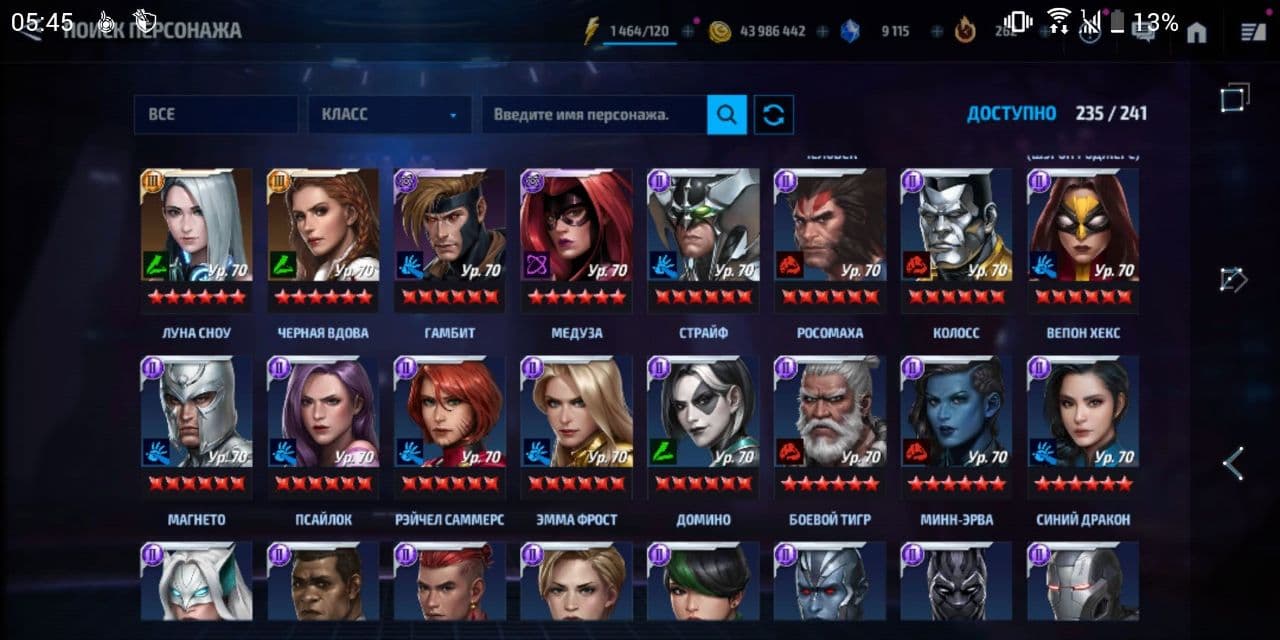This screenshot has height=640, width=1280.
Task: Select the Домино character portrait
Action: (702, 425)
